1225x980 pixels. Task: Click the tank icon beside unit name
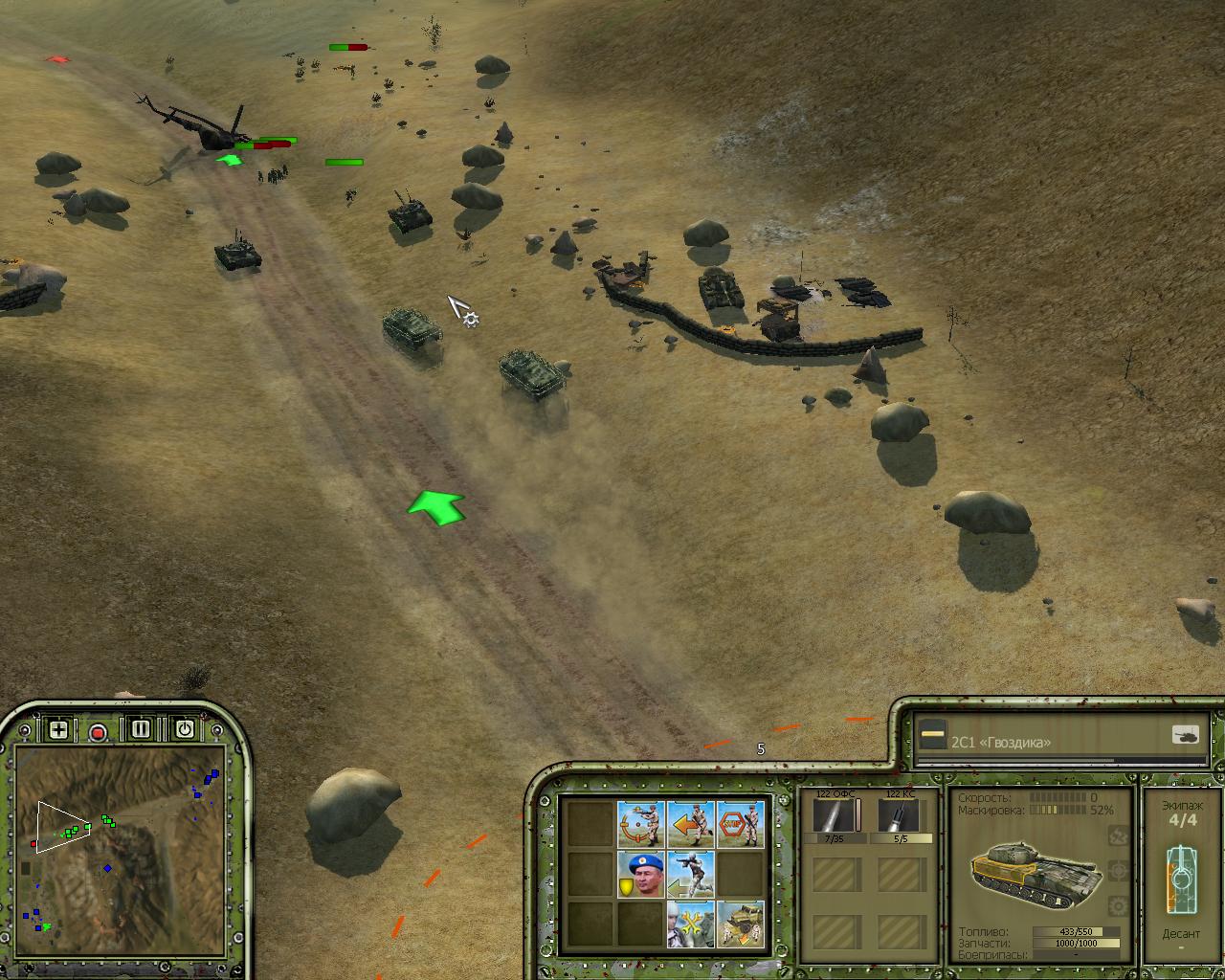pyautogui.click(x=1185, y=736)
